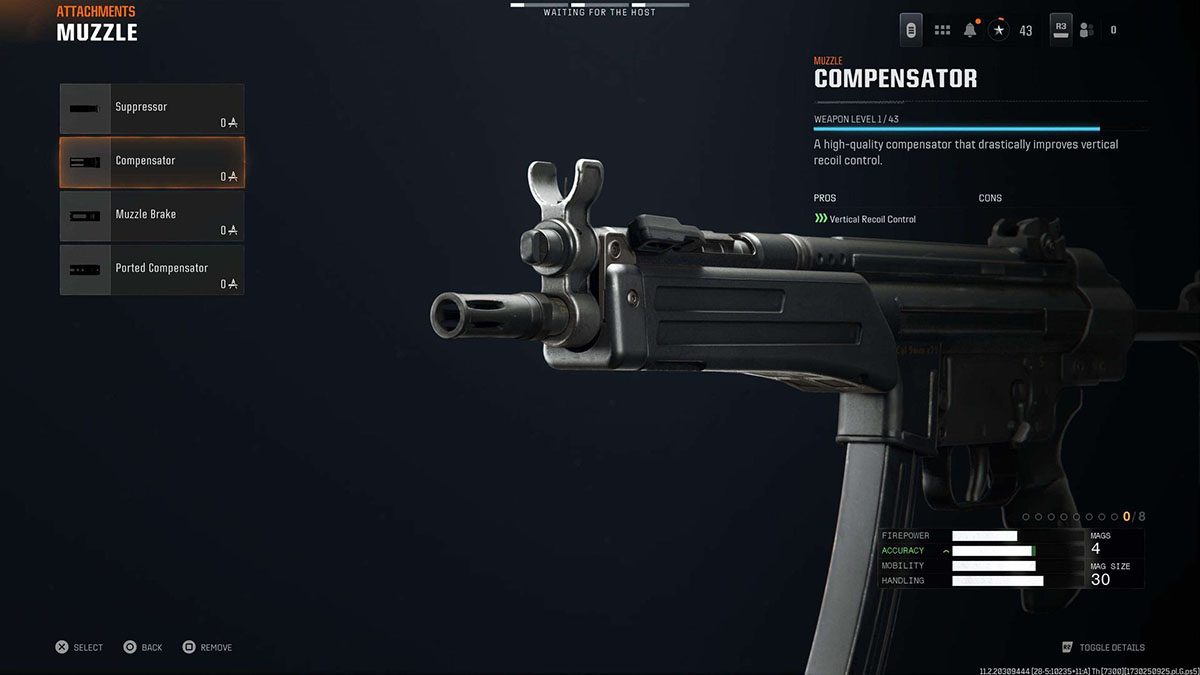This screenshot has height=675, width=1200.
Task: Choose the Compensator attachment
Action: click(151, 163)
